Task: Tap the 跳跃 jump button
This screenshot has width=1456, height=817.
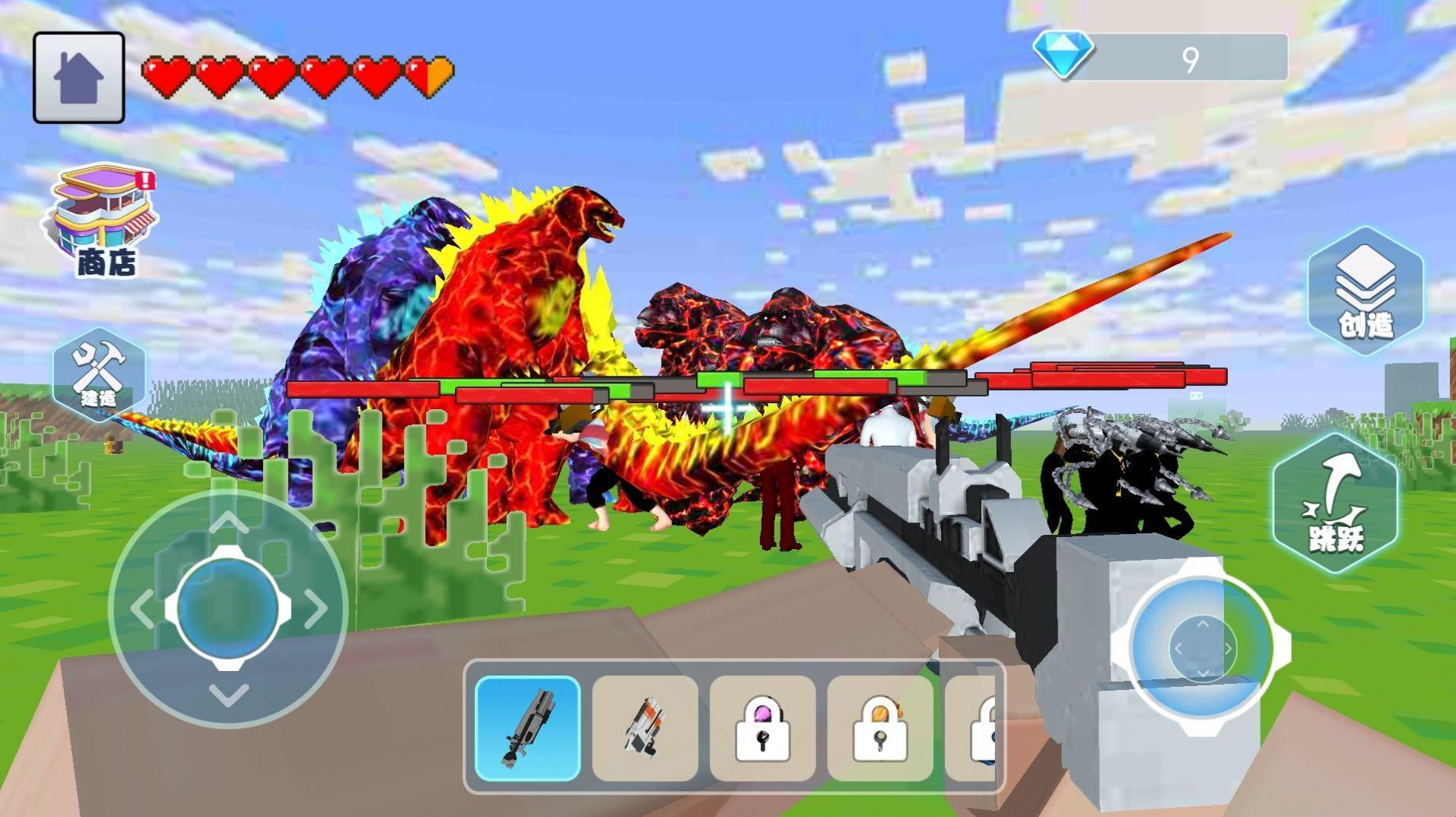Action: [1336, 503]
